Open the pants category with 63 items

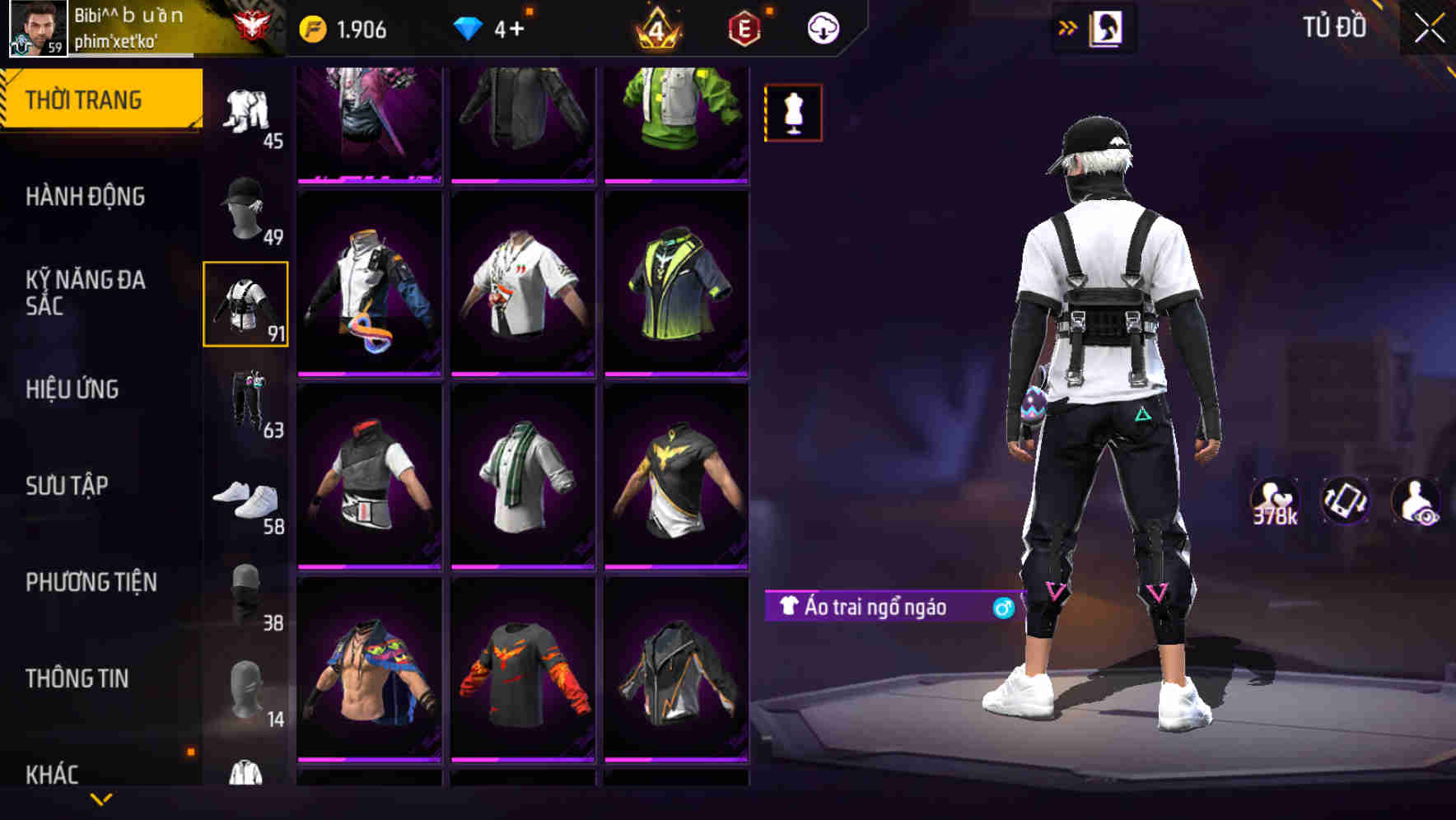[x=247, y=405]
